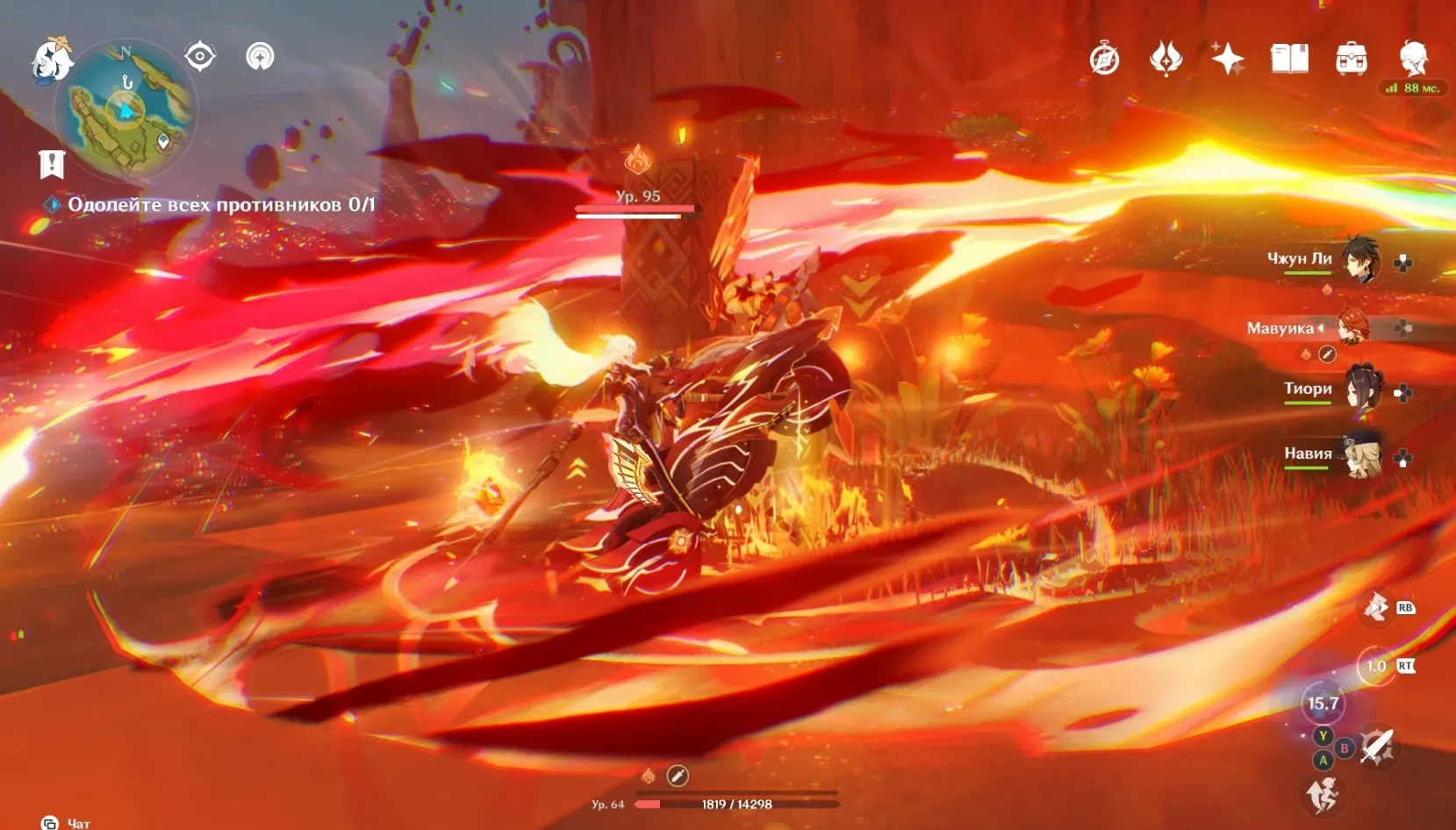Select the quest objective tracker text
The height and width of the screenshot is (830, 1456).
[220, 204]
